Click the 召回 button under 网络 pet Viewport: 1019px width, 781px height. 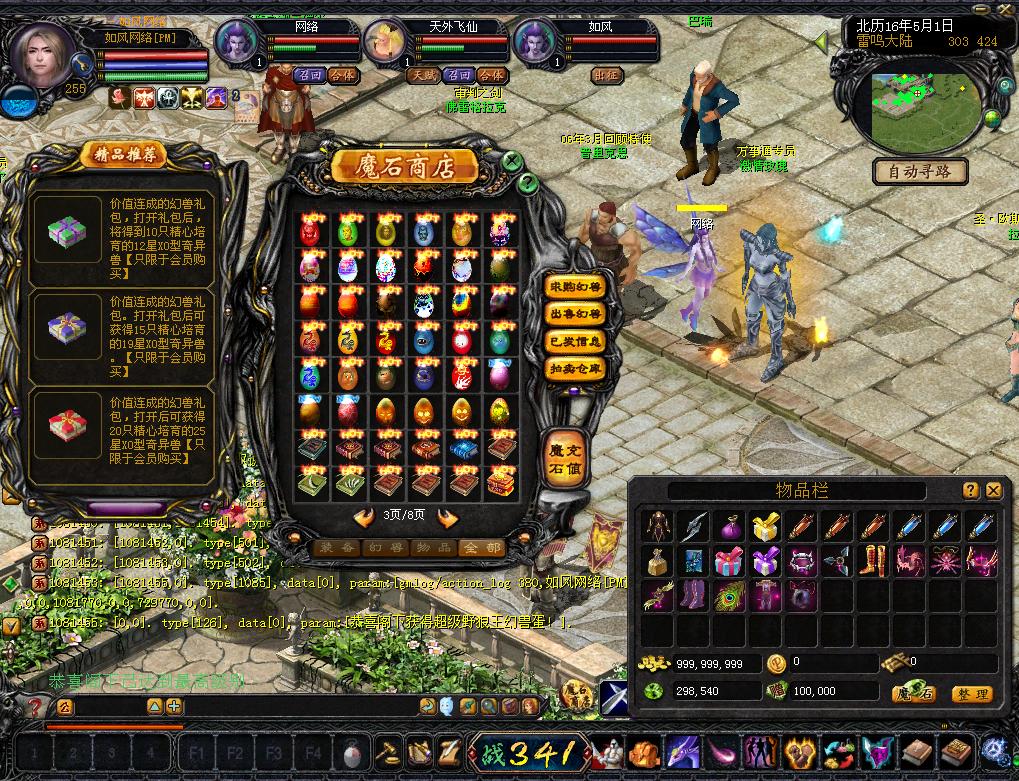click(x=310, y=75)
